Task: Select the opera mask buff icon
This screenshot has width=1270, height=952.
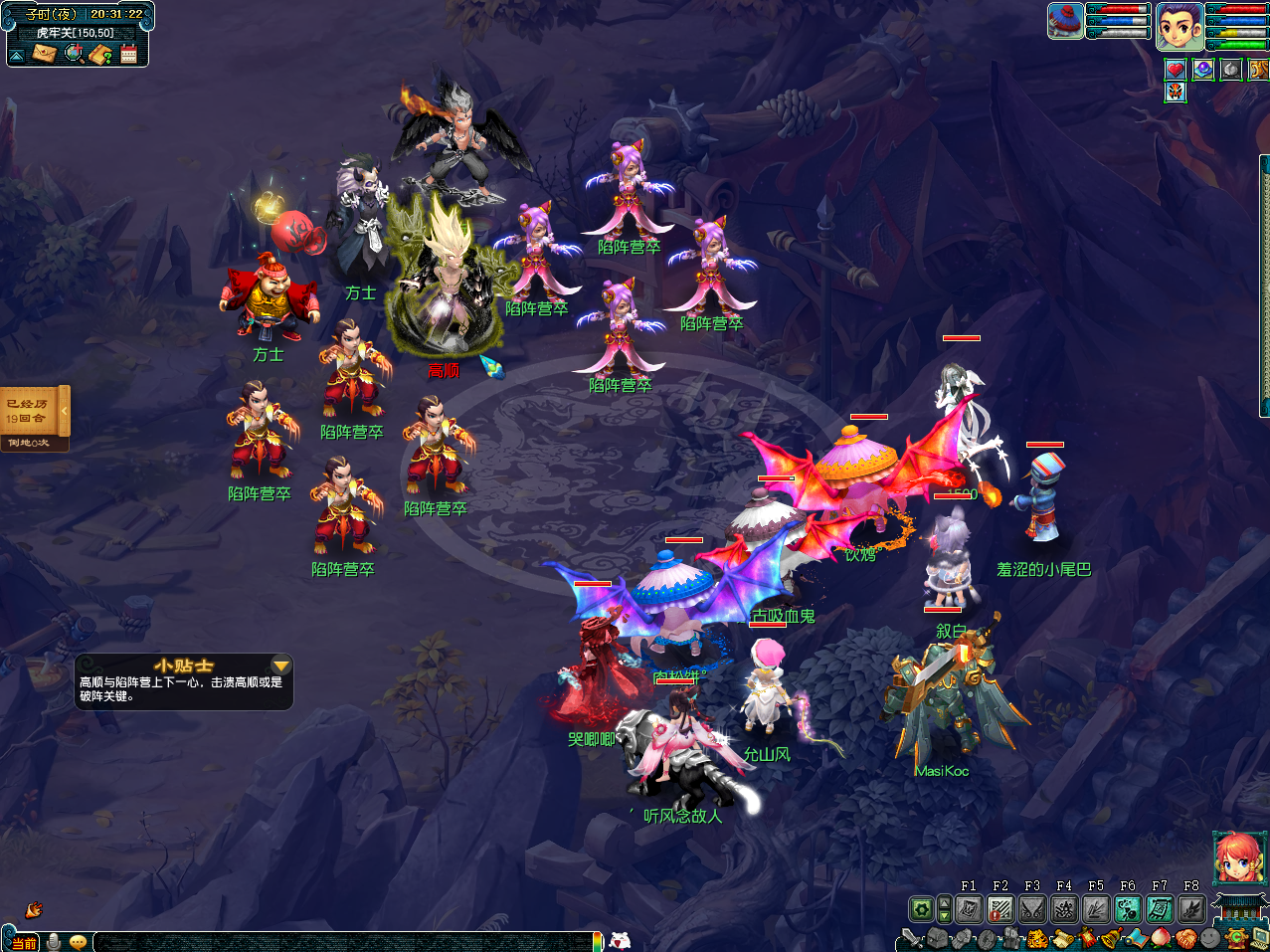Action: 1176,93
